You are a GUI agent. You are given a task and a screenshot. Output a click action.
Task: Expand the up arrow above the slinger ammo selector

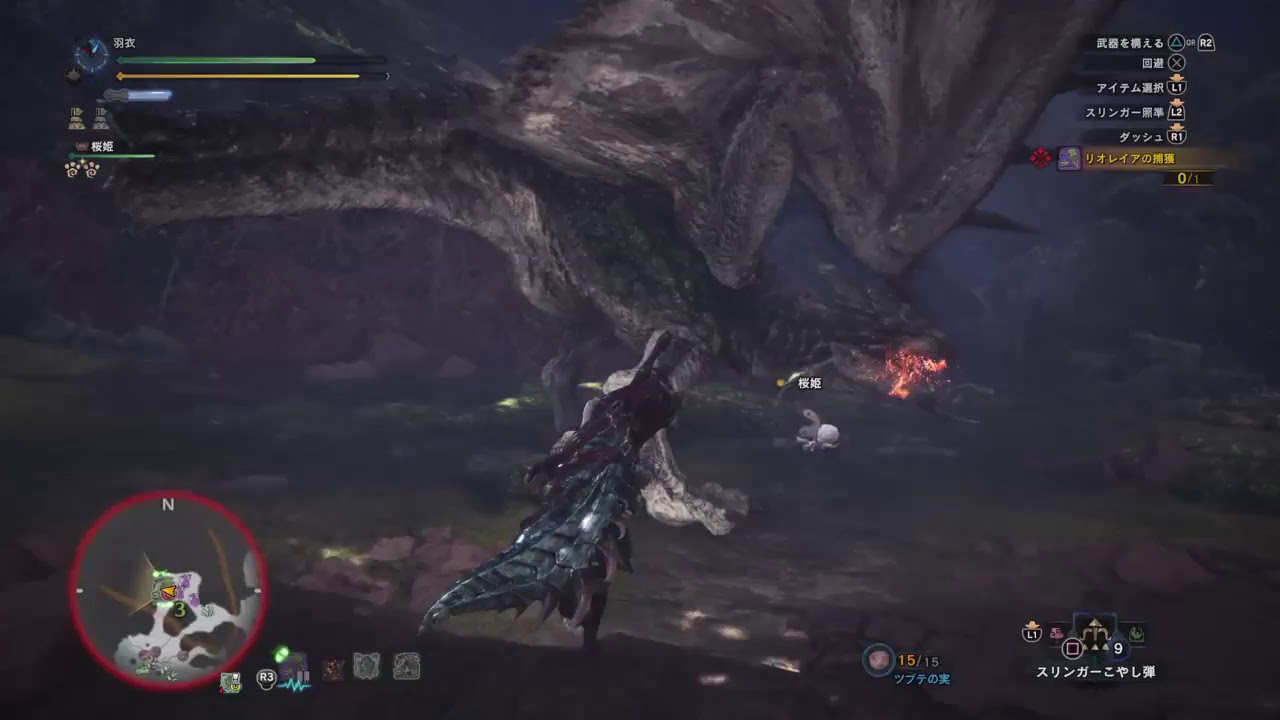(x=1093, y=623)
